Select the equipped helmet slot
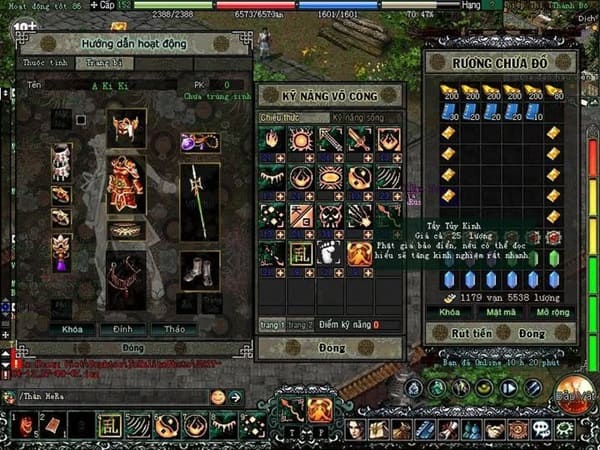 [126, 125]
